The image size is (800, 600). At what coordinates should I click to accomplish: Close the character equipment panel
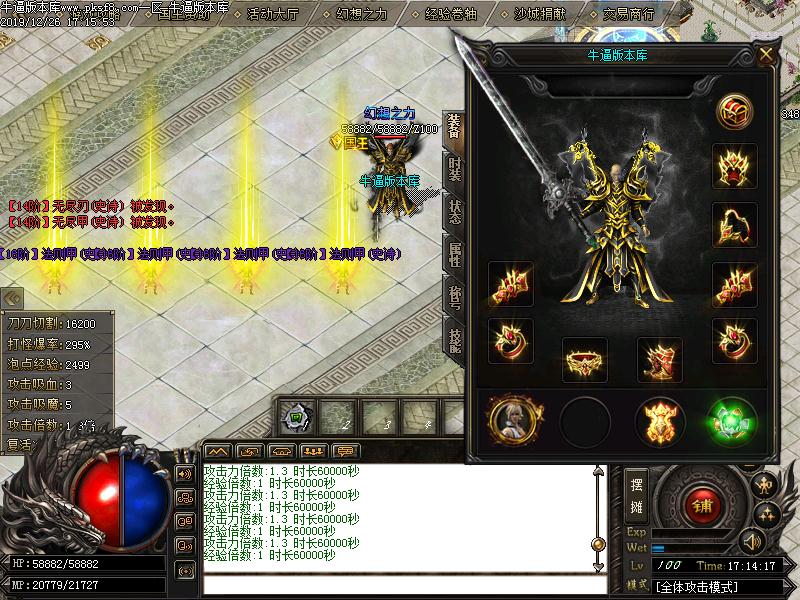(766, 55)
